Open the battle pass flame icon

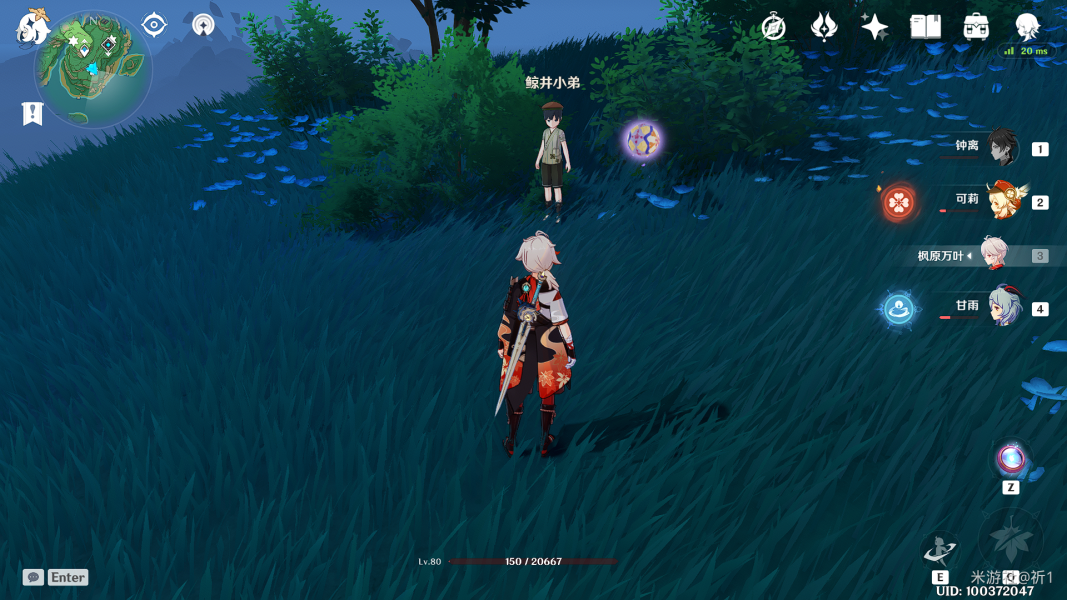pyautogui.click(x=824, y=27)
